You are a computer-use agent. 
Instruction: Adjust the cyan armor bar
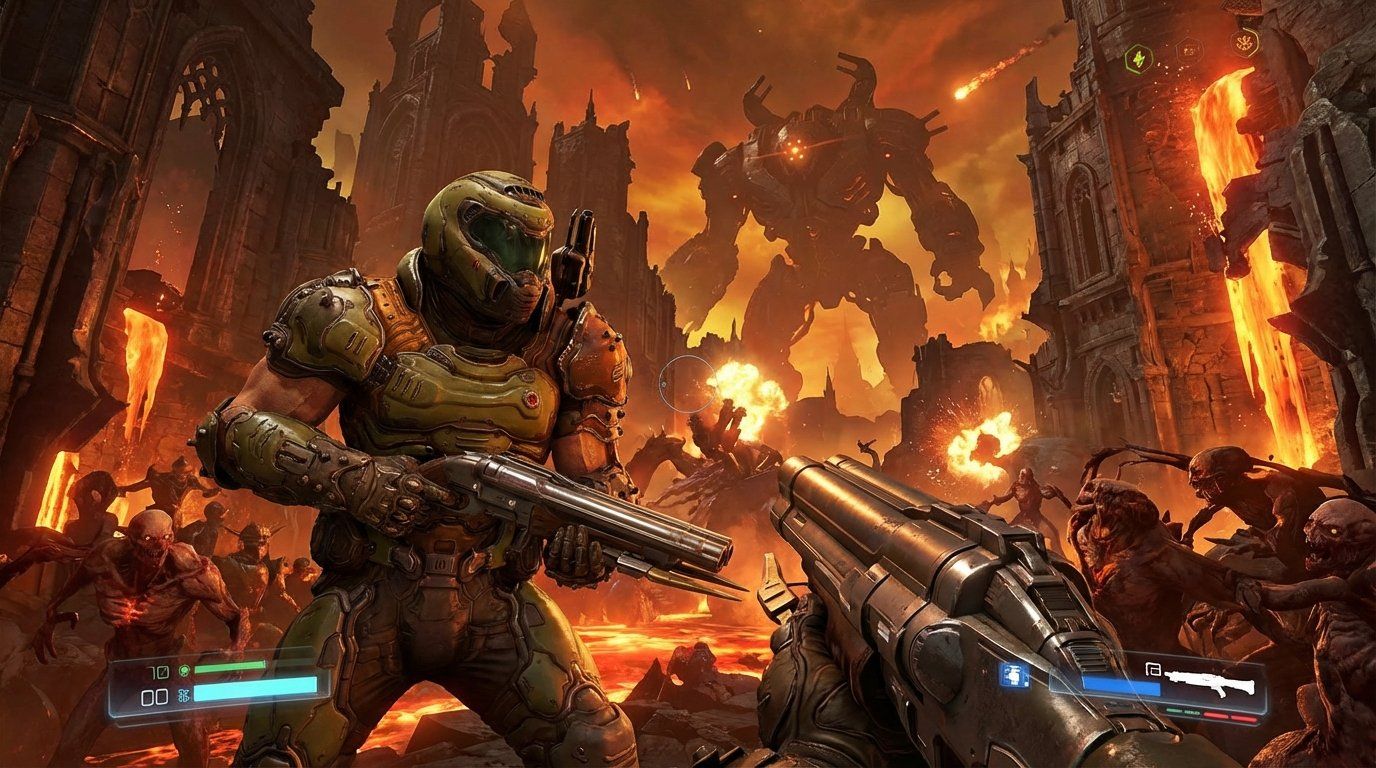coord(255,688)
